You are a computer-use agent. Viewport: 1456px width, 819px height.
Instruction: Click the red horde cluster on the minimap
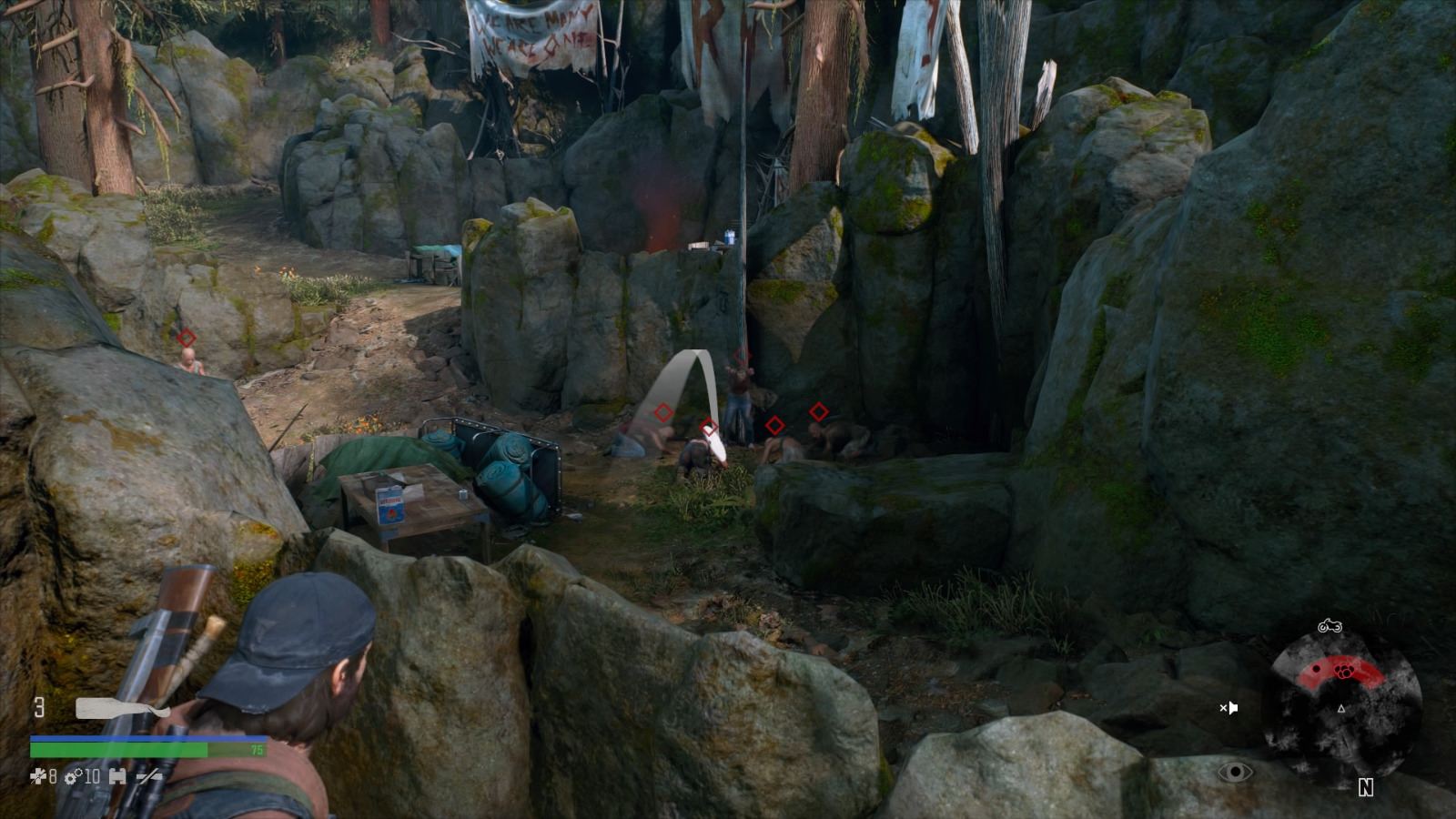click(x=1343, y=670)
